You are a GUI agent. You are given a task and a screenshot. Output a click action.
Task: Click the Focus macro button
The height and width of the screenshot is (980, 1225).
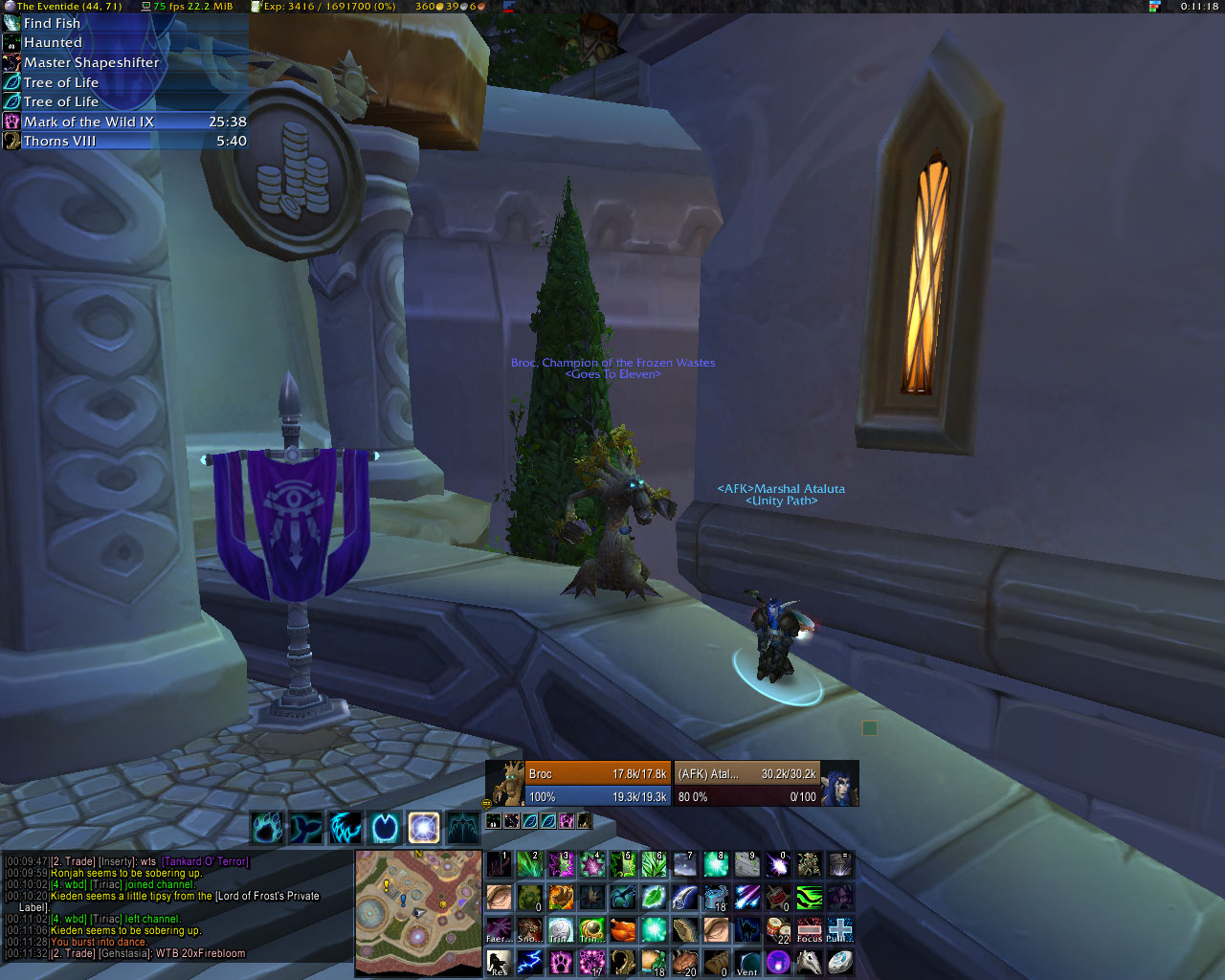pyautogui.click(x=810, y=929)
